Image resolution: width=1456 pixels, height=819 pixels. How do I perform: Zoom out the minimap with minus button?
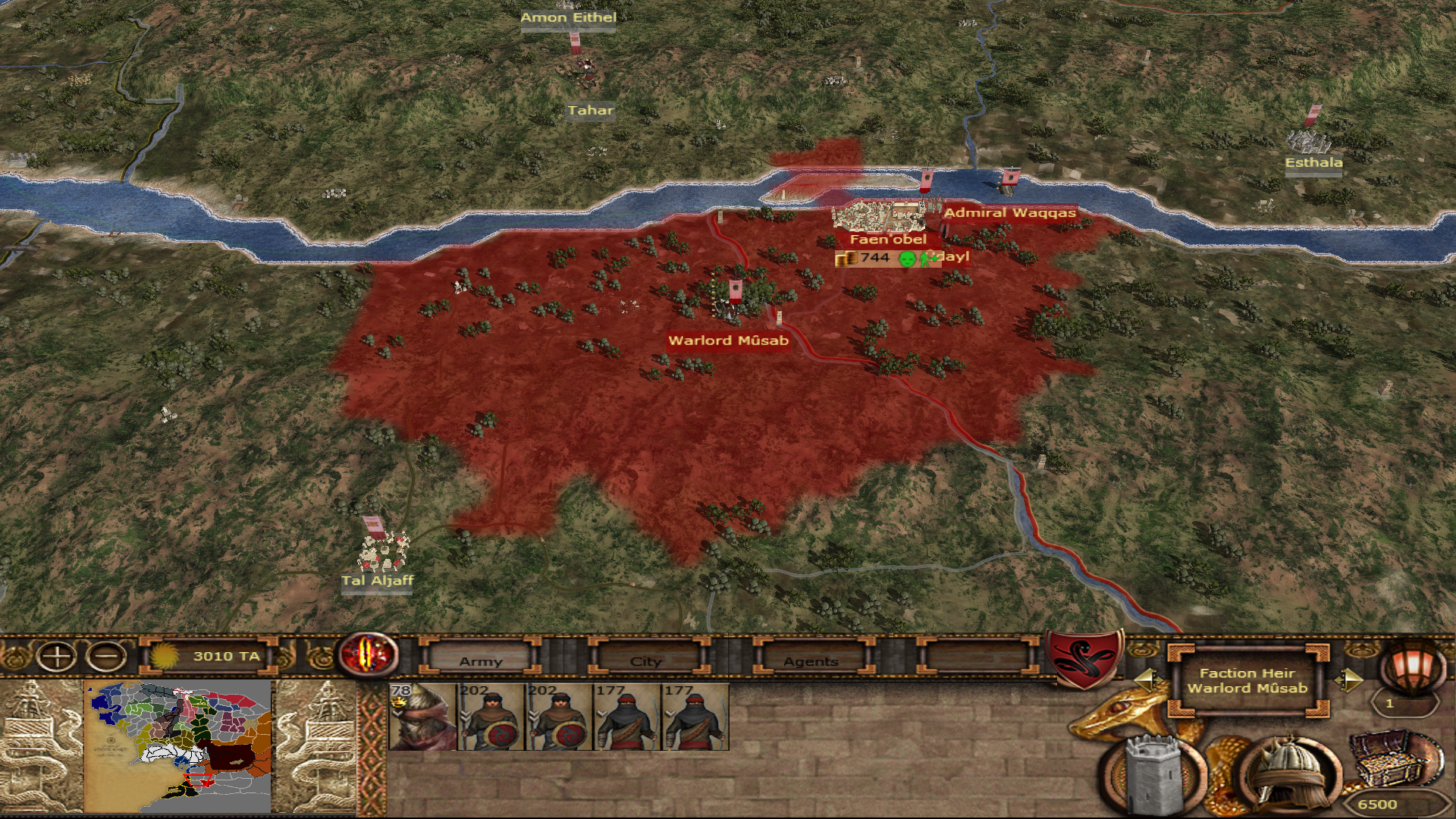(x=106, y=657)
